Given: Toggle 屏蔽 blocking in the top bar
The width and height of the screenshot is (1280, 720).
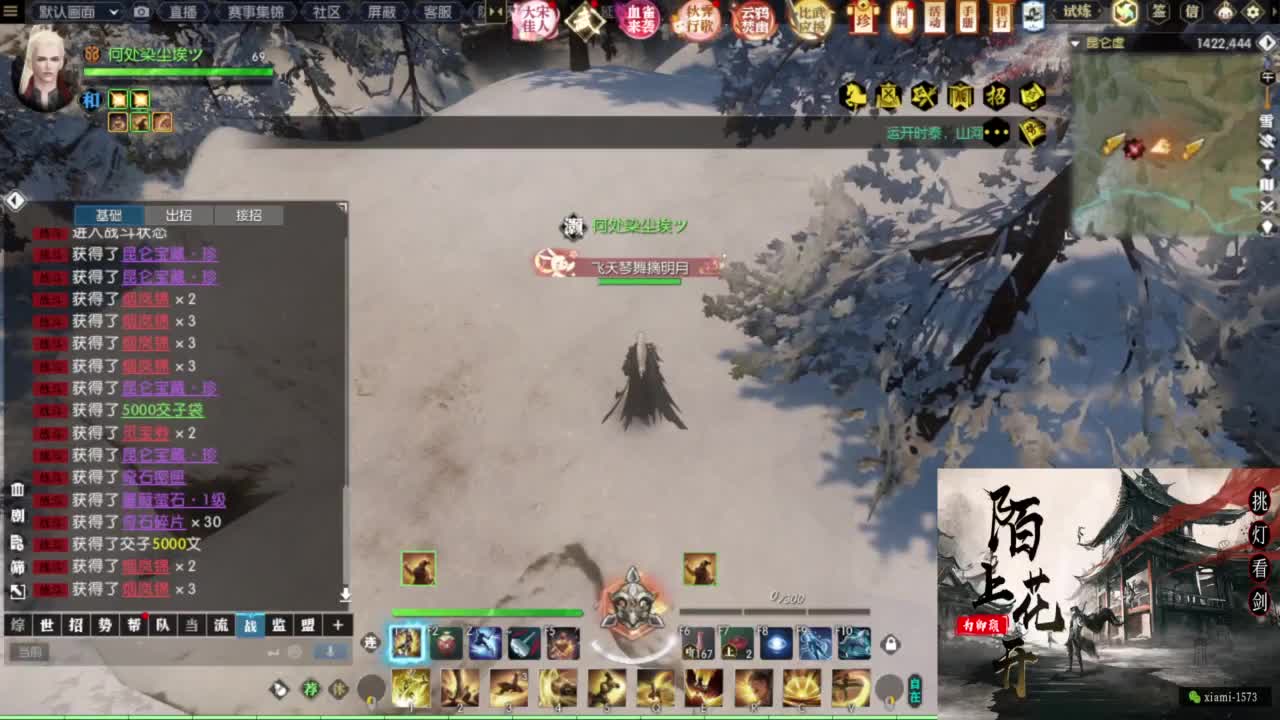Looking at the screenshot, I should 382,13.
